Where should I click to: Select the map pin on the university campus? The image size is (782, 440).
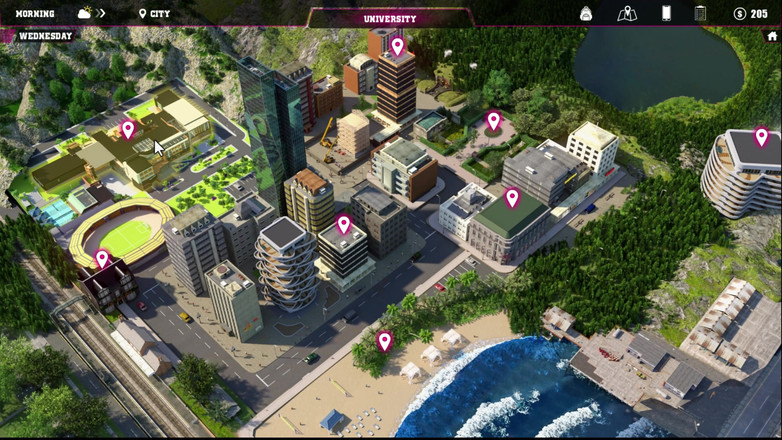coord(128,129)
